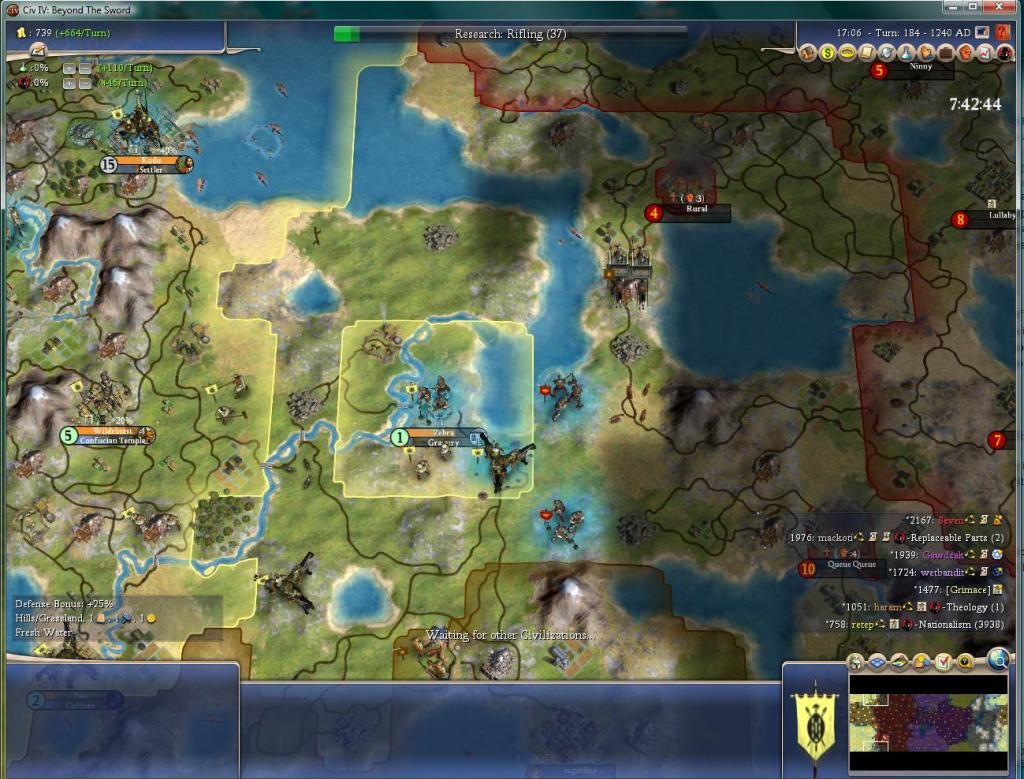This screenshot has width=1024, height=779.
Task: Toggle the tile grid display button
Action: (x=877, y=661)
